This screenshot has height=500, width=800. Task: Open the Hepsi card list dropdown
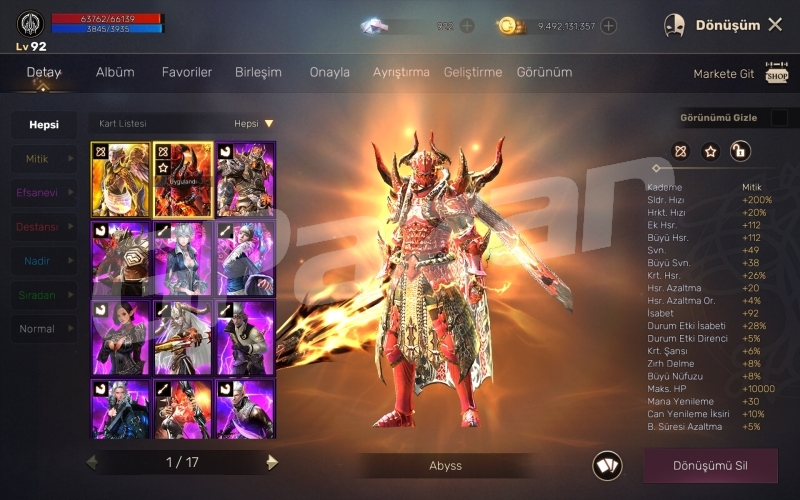pos(254,124)
